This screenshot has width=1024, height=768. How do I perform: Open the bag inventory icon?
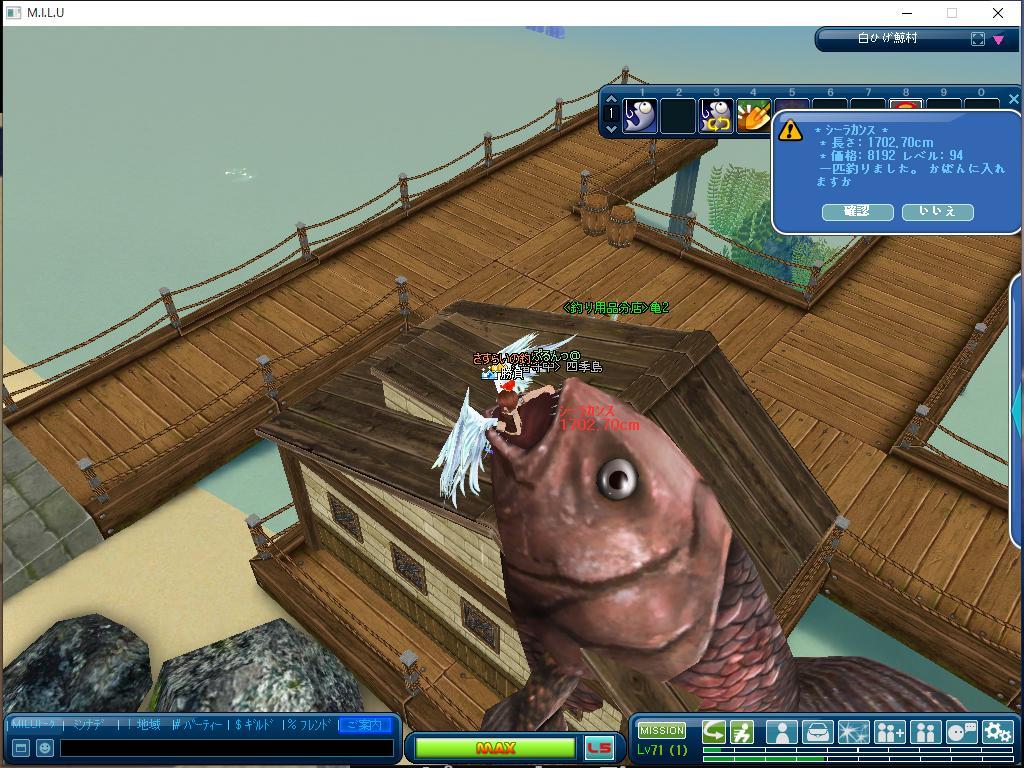pyautogui.click(x=817, y=732)
